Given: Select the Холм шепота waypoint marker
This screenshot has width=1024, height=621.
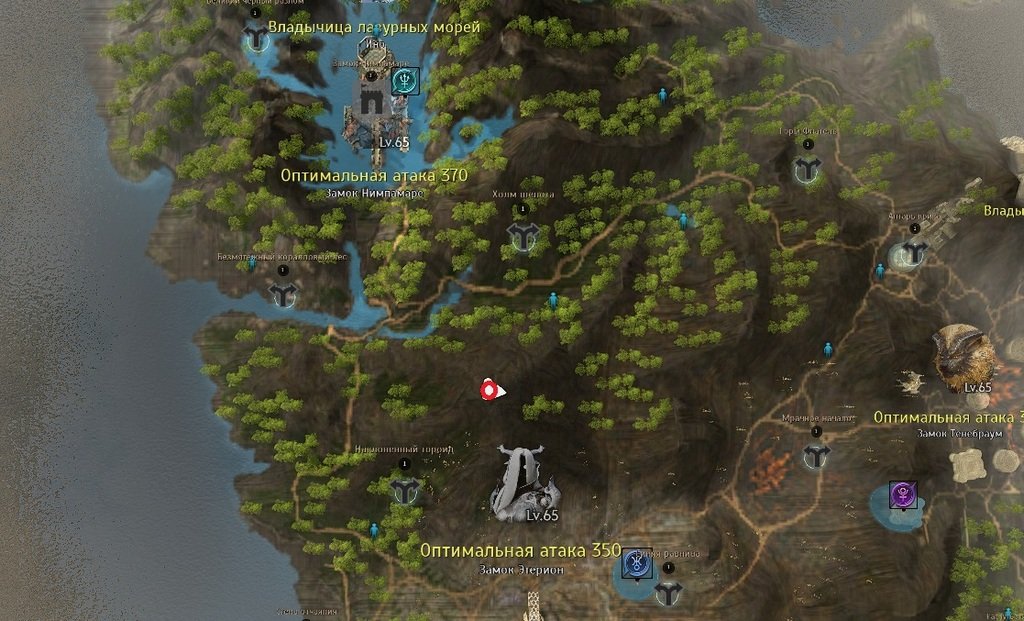Looking at the screenshot, I should pos(522,236).
